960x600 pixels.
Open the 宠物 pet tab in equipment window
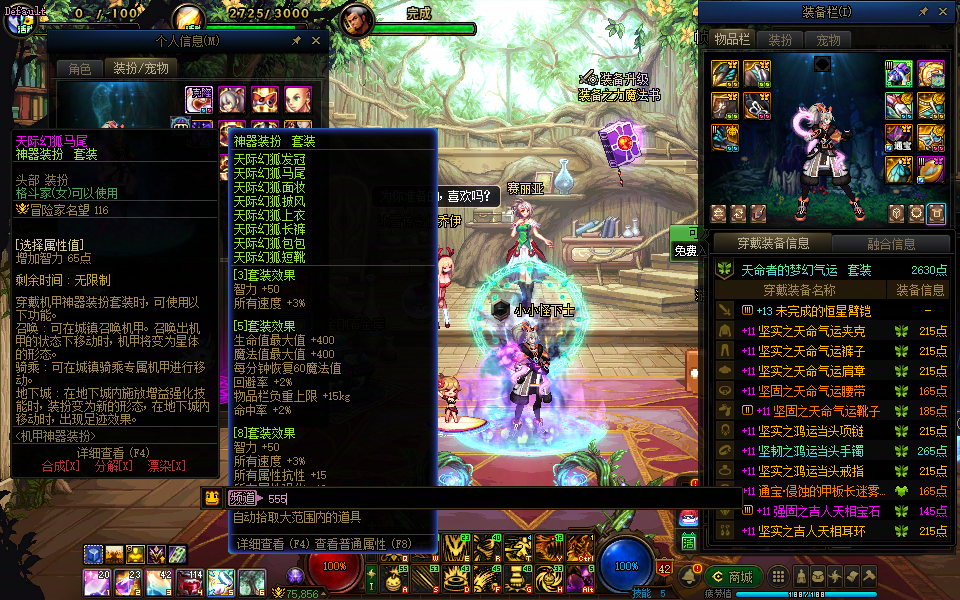(x=828, y=40)
